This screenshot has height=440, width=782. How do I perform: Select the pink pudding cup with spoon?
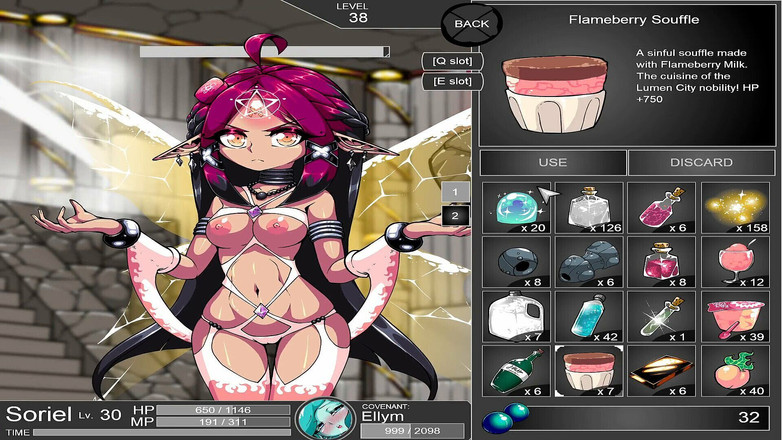tap(735, 316)
